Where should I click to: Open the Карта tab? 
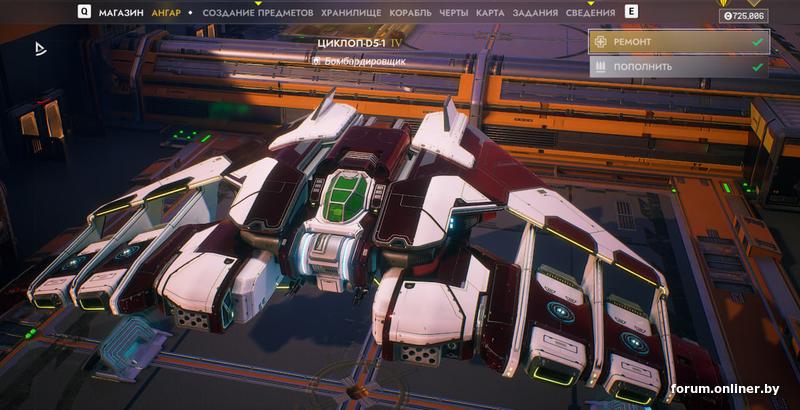click(490, 13)
